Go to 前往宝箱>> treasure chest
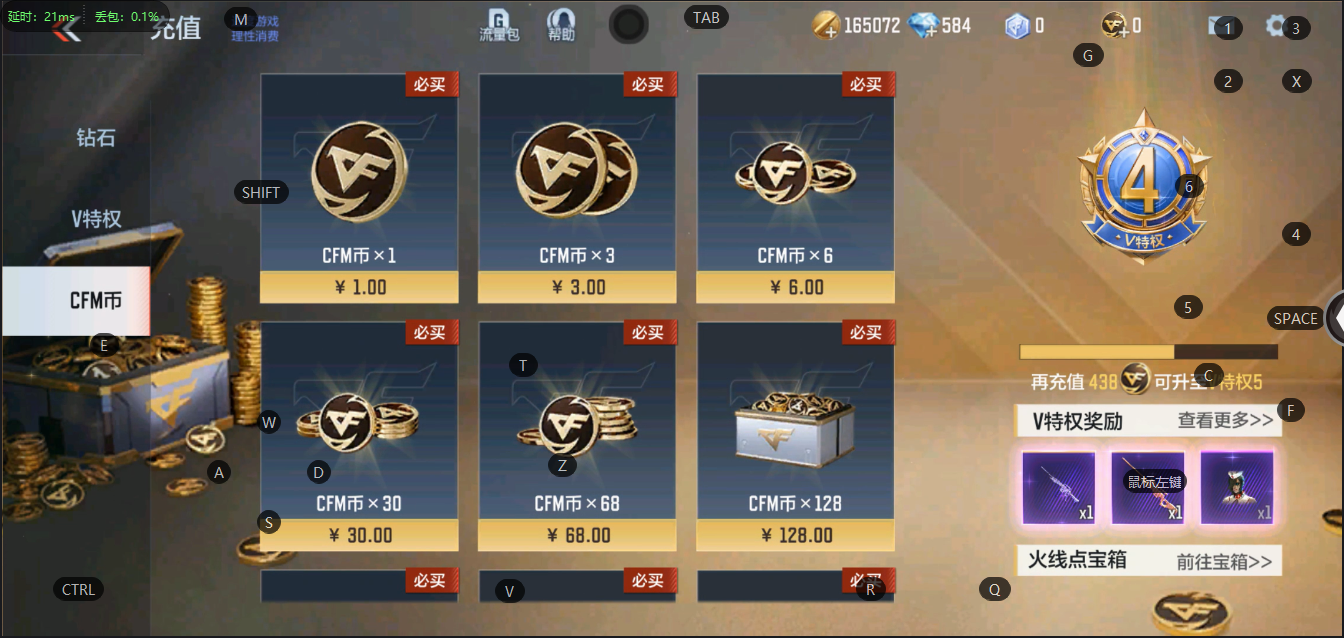 pos(1224,561)
